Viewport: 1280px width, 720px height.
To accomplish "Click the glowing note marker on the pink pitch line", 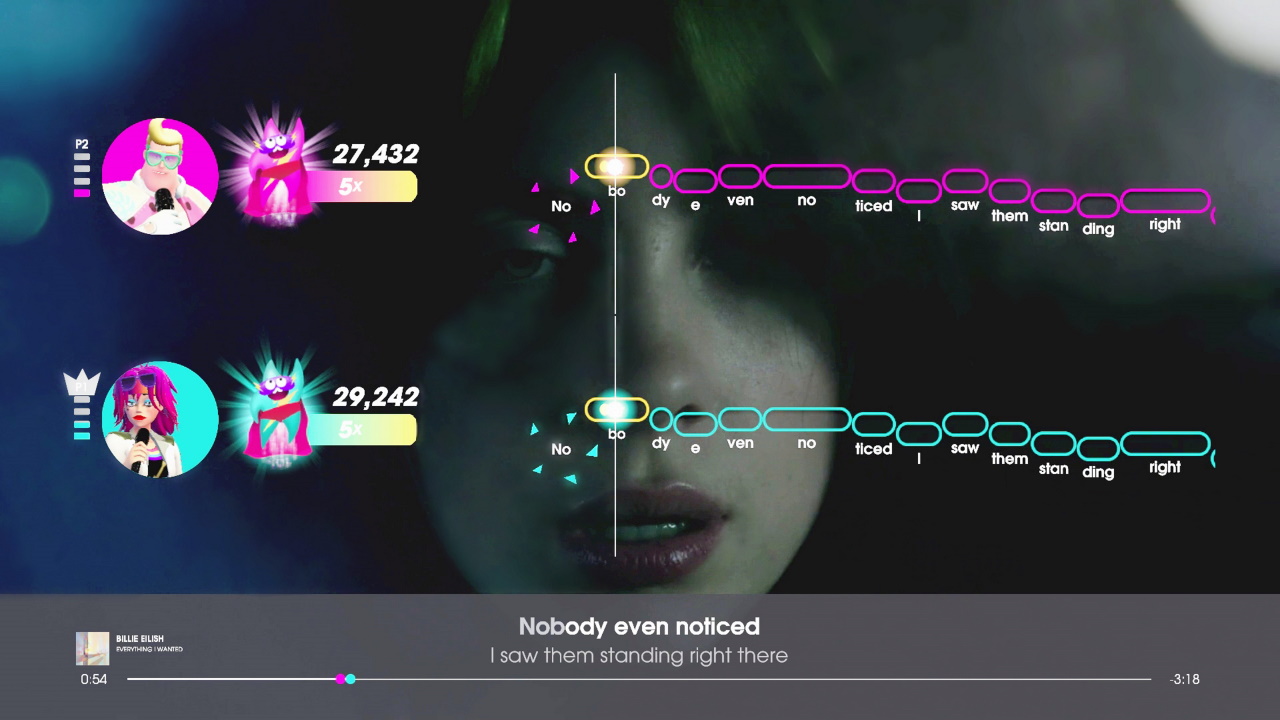I will (615, 166).
